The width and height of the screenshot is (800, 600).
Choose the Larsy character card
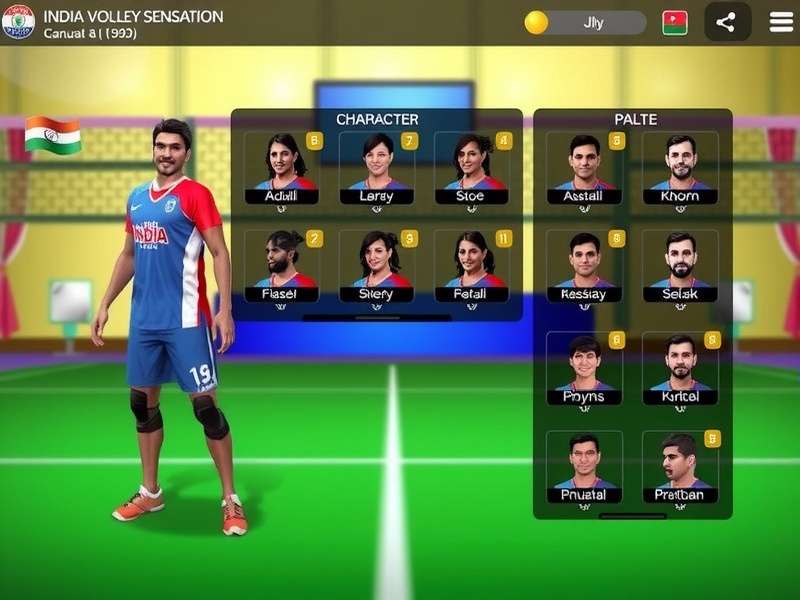click(x=377, y=169)
